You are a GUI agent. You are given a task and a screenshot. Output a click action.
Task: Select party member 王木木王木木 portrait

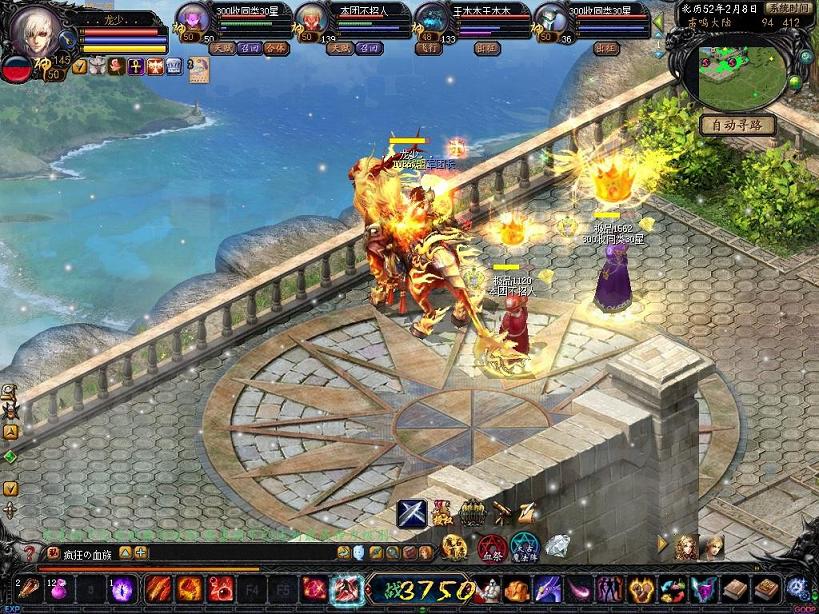pos(432,20)
